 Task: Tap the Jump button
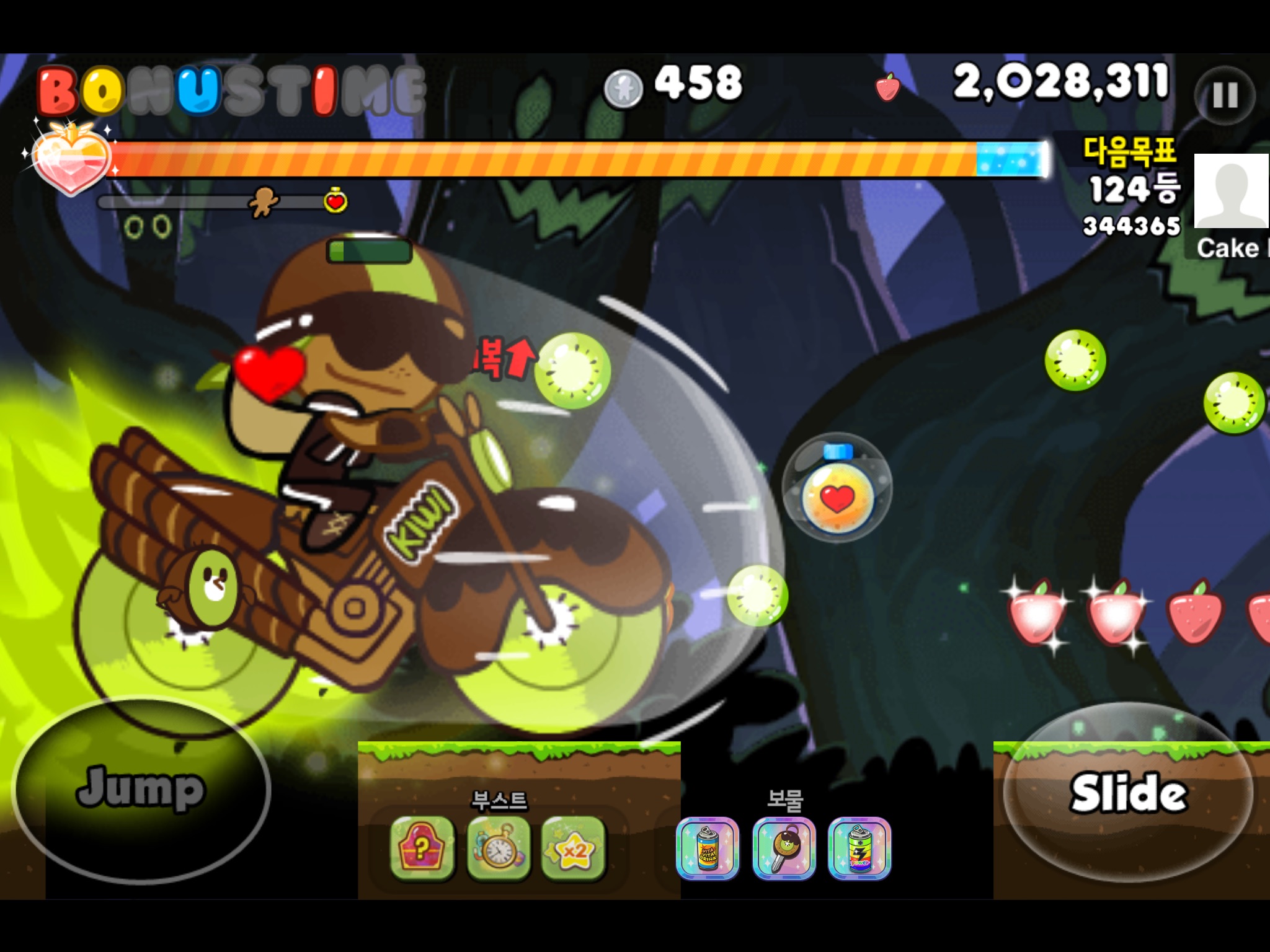point(141,788)
